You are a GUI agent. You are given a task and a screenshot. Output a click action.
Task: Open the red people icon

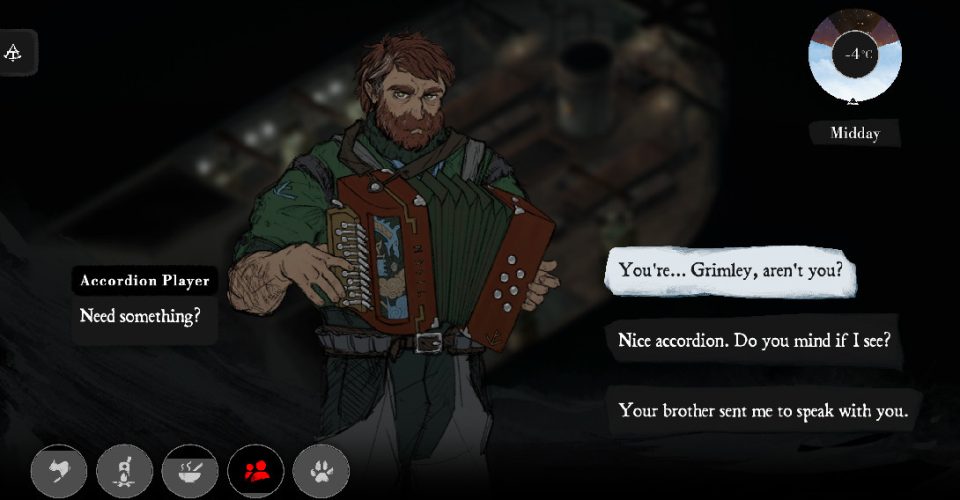point(256,470)
